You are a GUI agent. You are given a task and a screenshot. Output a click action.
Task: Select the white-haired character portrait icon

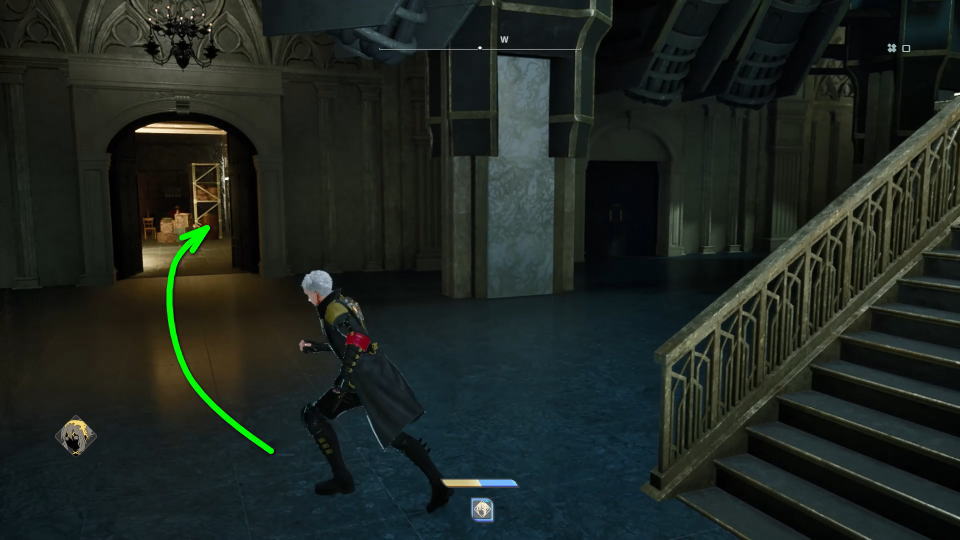click(x=75, y=436)
